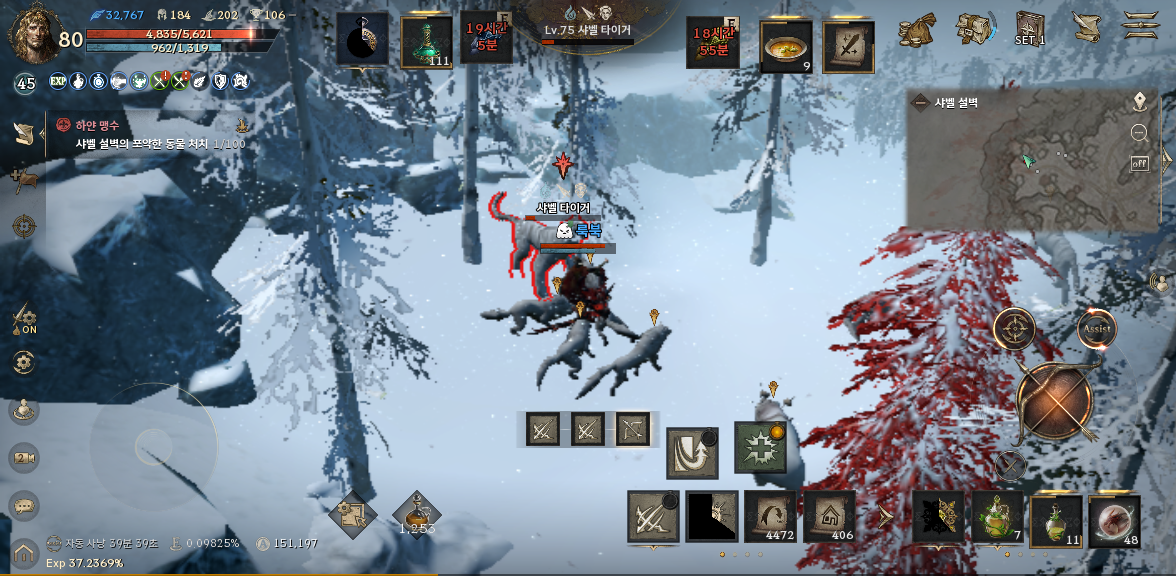Use the return home scroll slot
Image resolution: width=1176 pixels, height=576 pixels.
click(829, 516)
